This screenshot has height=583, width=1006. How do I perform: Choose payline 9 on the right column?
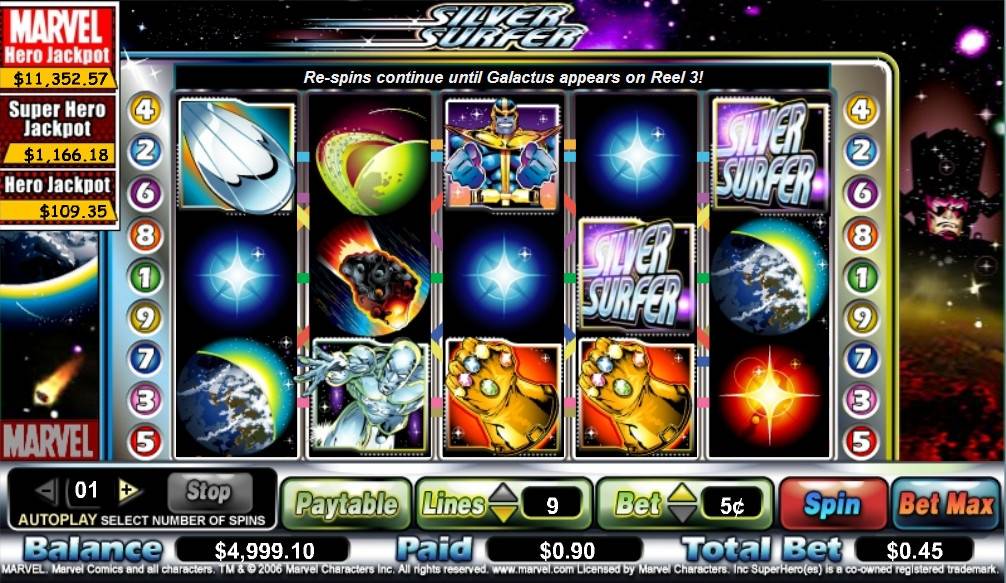pos(861,318)
